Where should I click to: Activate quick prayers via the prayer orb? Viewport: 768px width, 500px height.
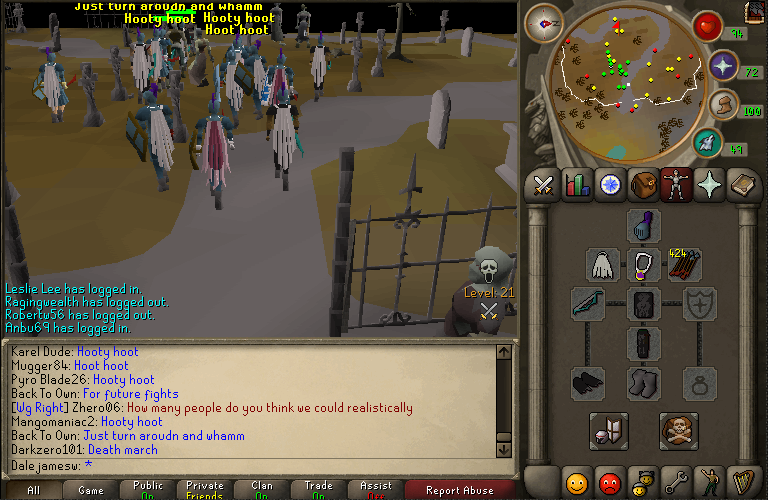pyautogui.click(x=722, y=68)
